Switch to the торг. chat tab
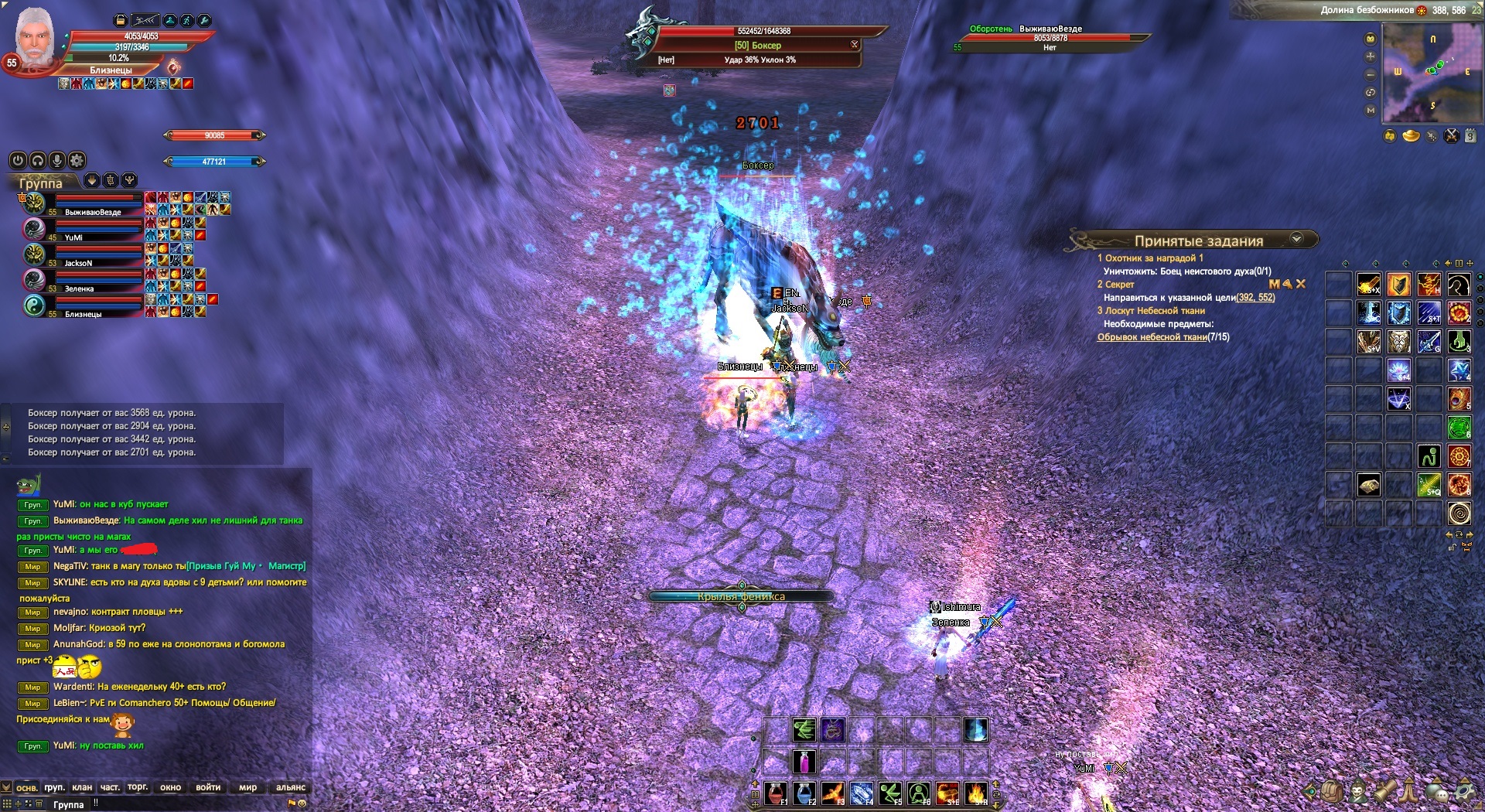 (x=138, y=787)
